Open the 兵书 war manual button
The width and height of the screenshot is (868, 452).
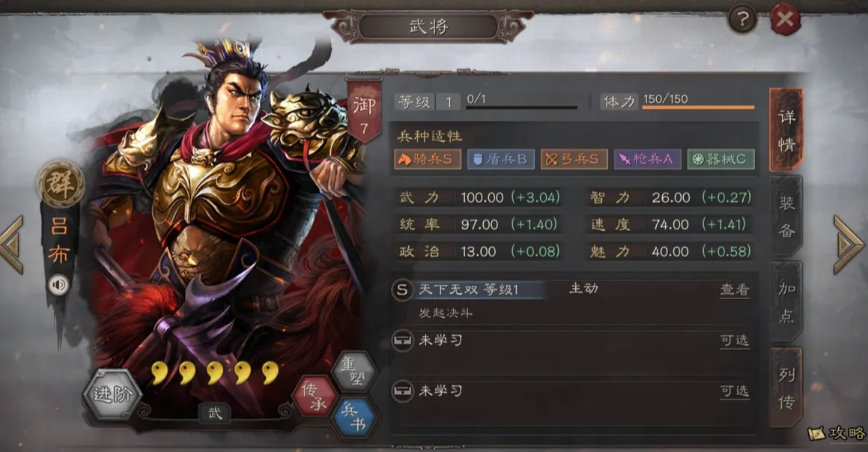tap(355, 416)
